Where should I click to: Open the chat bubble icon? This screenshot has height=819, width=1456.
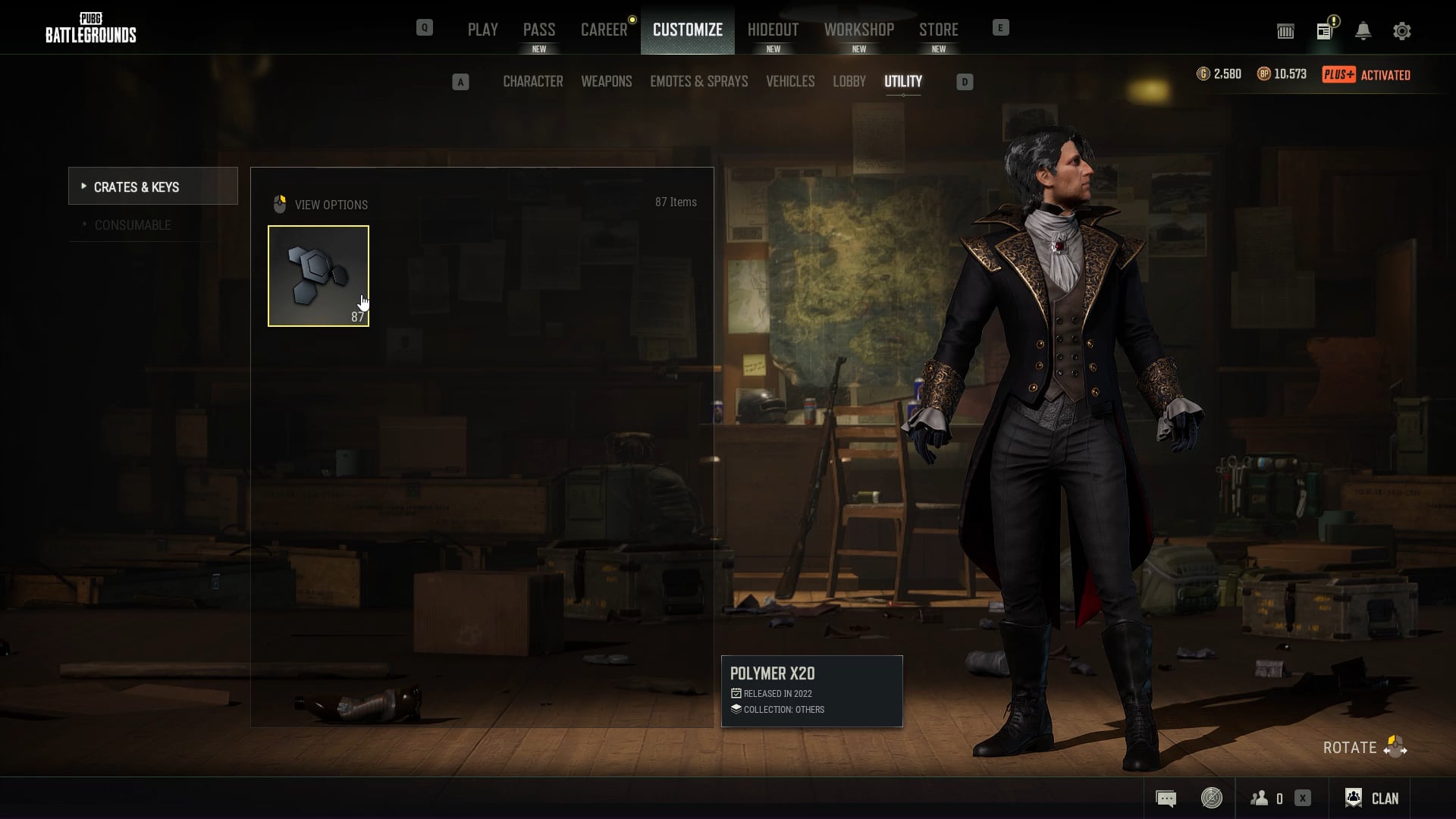point(1166,798)
